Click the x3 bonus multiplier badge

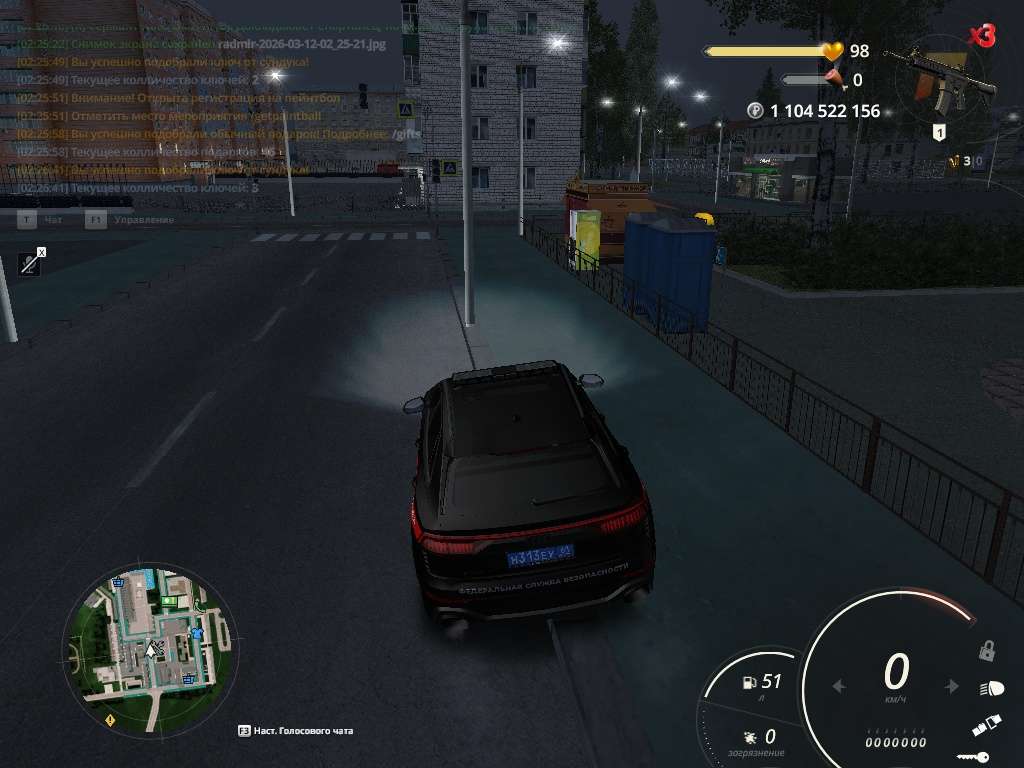coord(982,37)
